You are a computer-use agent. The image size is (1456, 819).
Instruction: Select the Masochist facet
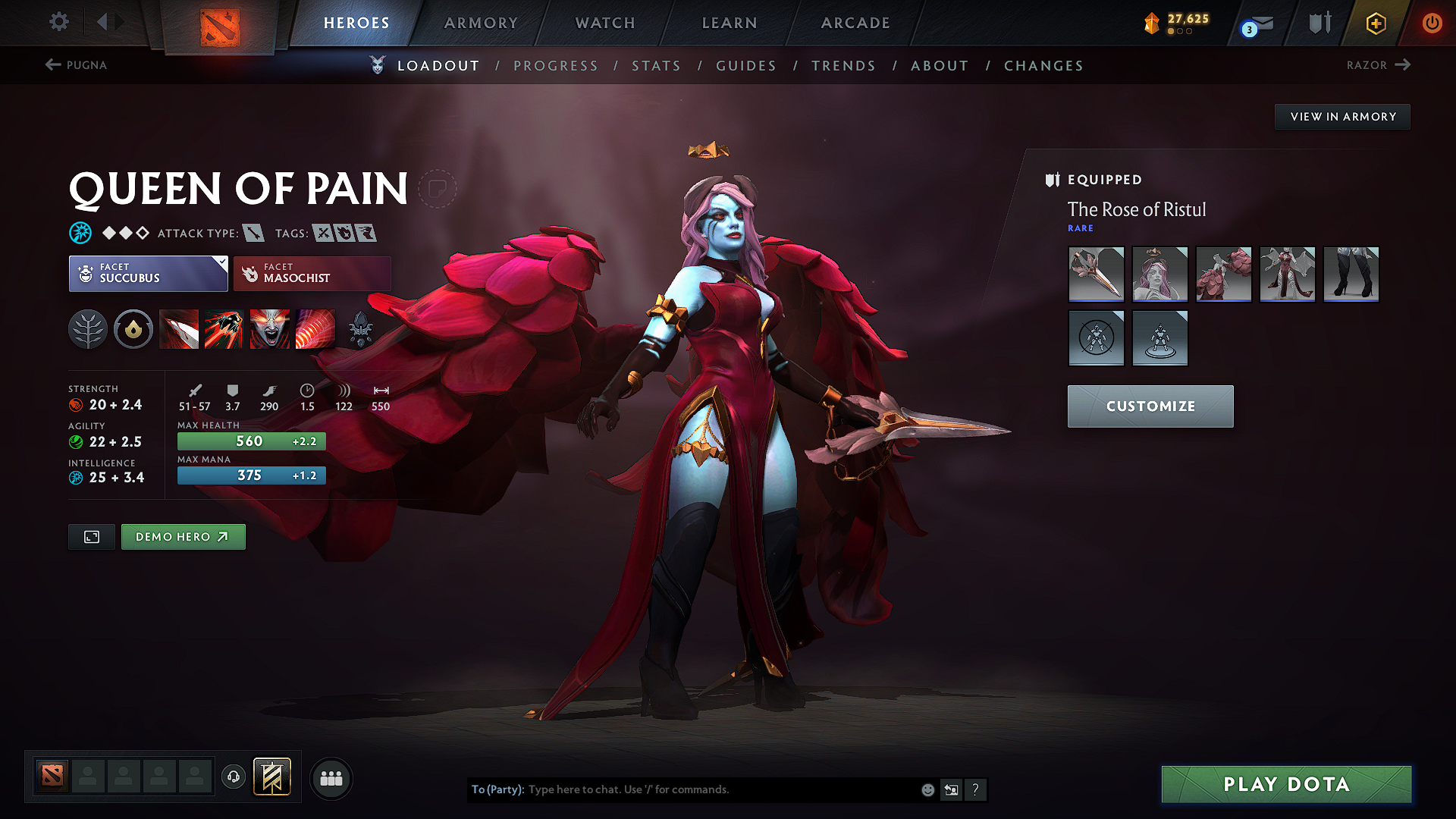(x=312, y=274)
